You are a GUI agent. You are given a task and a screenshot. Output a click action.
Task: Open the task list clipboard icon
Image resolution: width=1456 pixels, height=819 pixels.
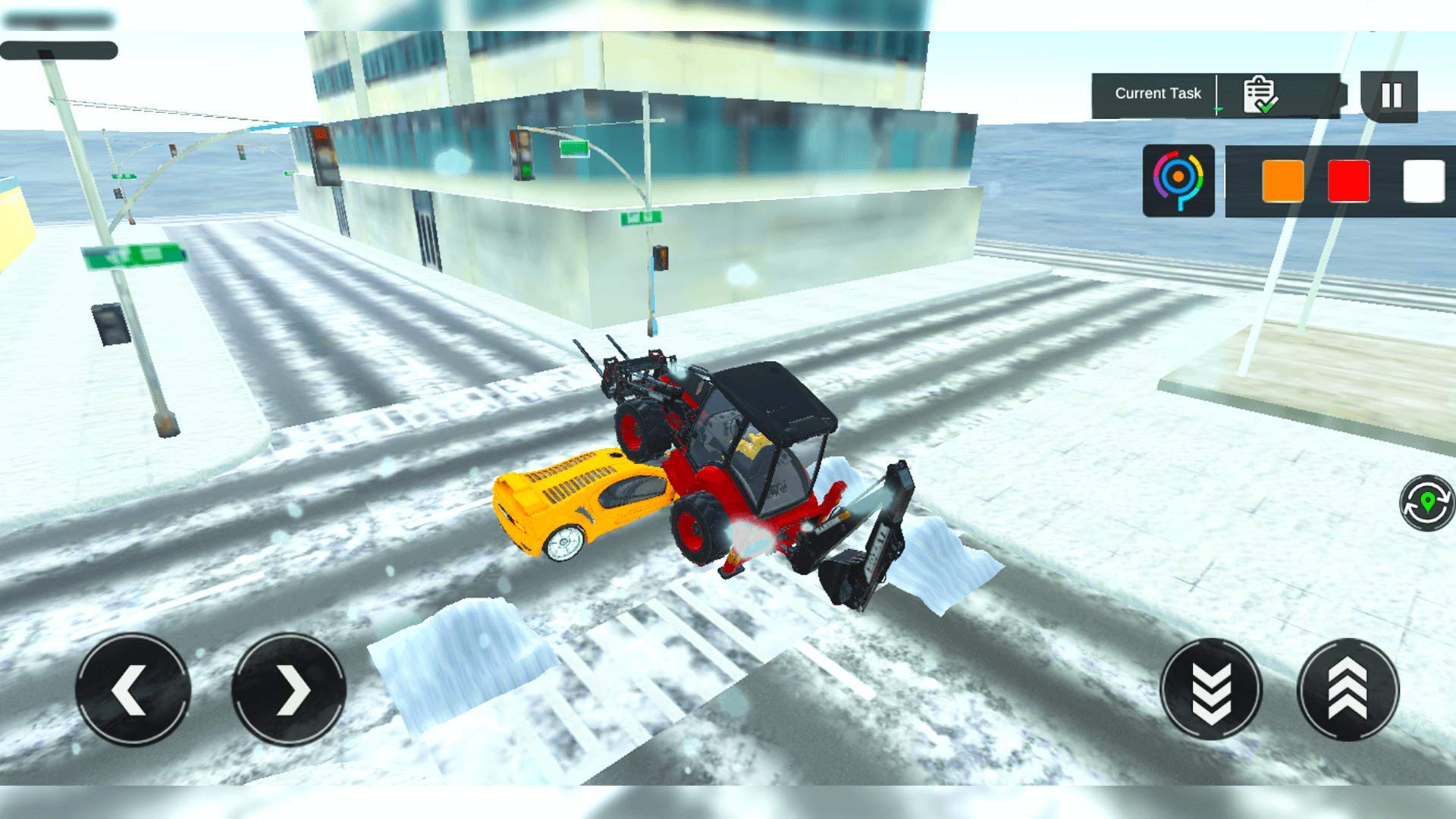1258,93
